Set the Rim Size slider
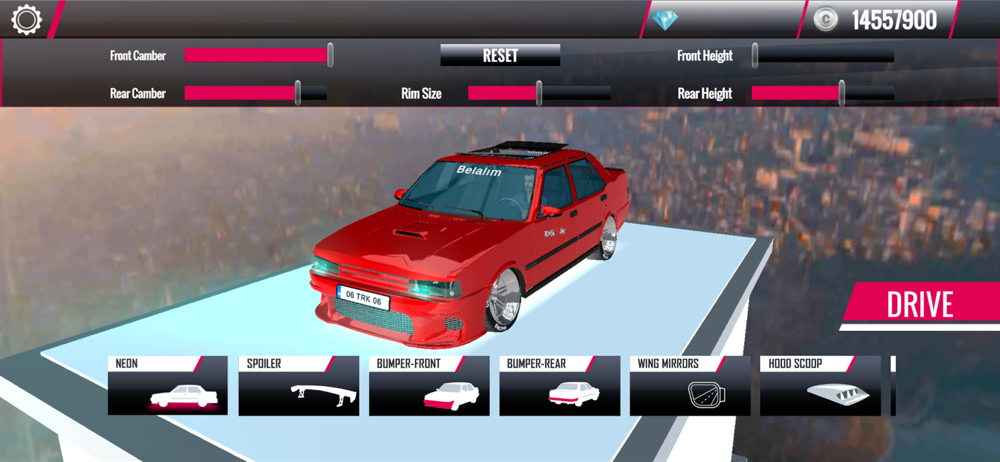This screenshot has height=462, width=1000. 539,93
